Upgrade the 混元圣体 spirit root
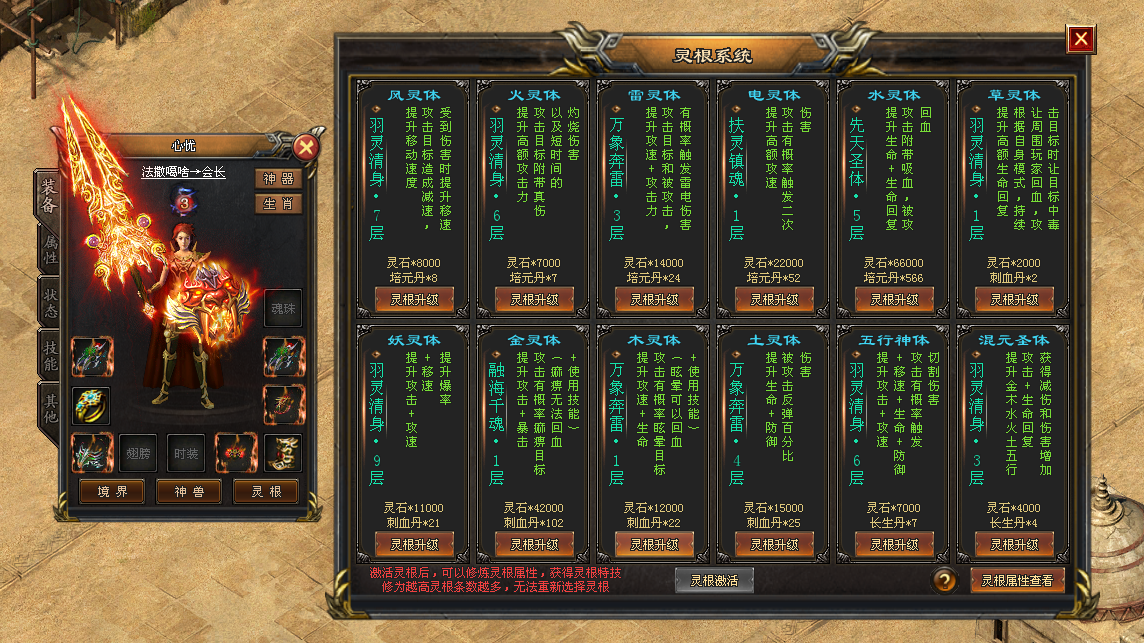Screen dimensions: 1144x643 pos(1014,544)
